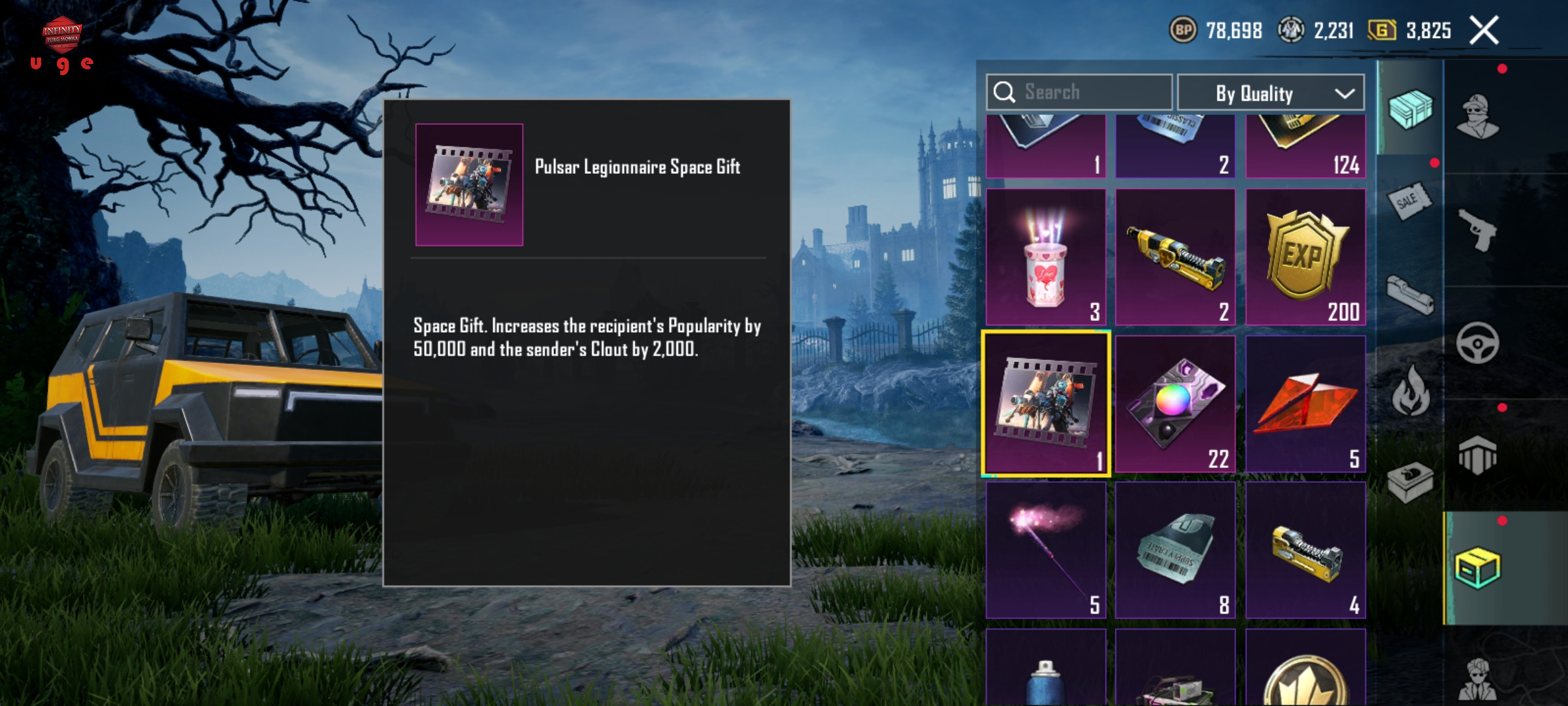
Task: Select the heart candle gift item
Action: tap(1045, 257)
